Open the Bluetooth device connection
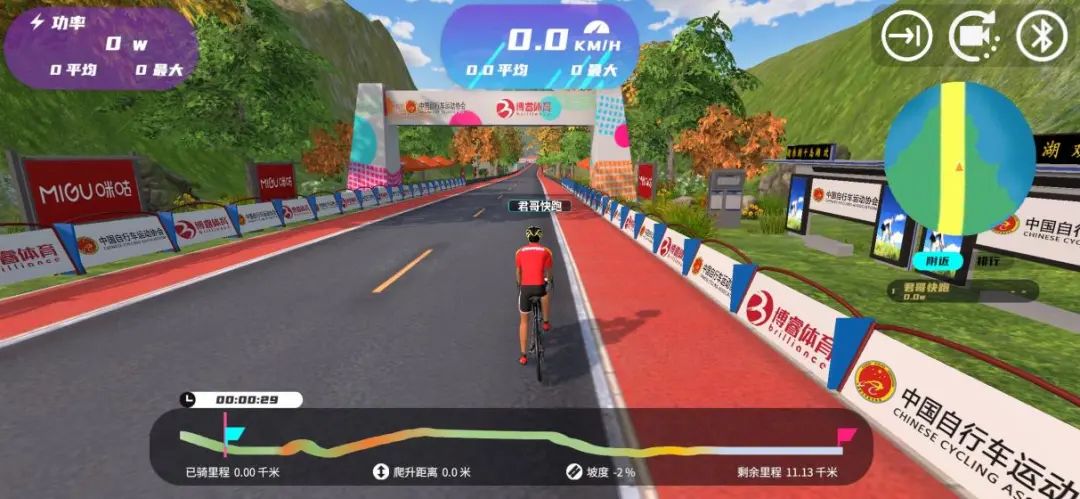 [1041, 37]
